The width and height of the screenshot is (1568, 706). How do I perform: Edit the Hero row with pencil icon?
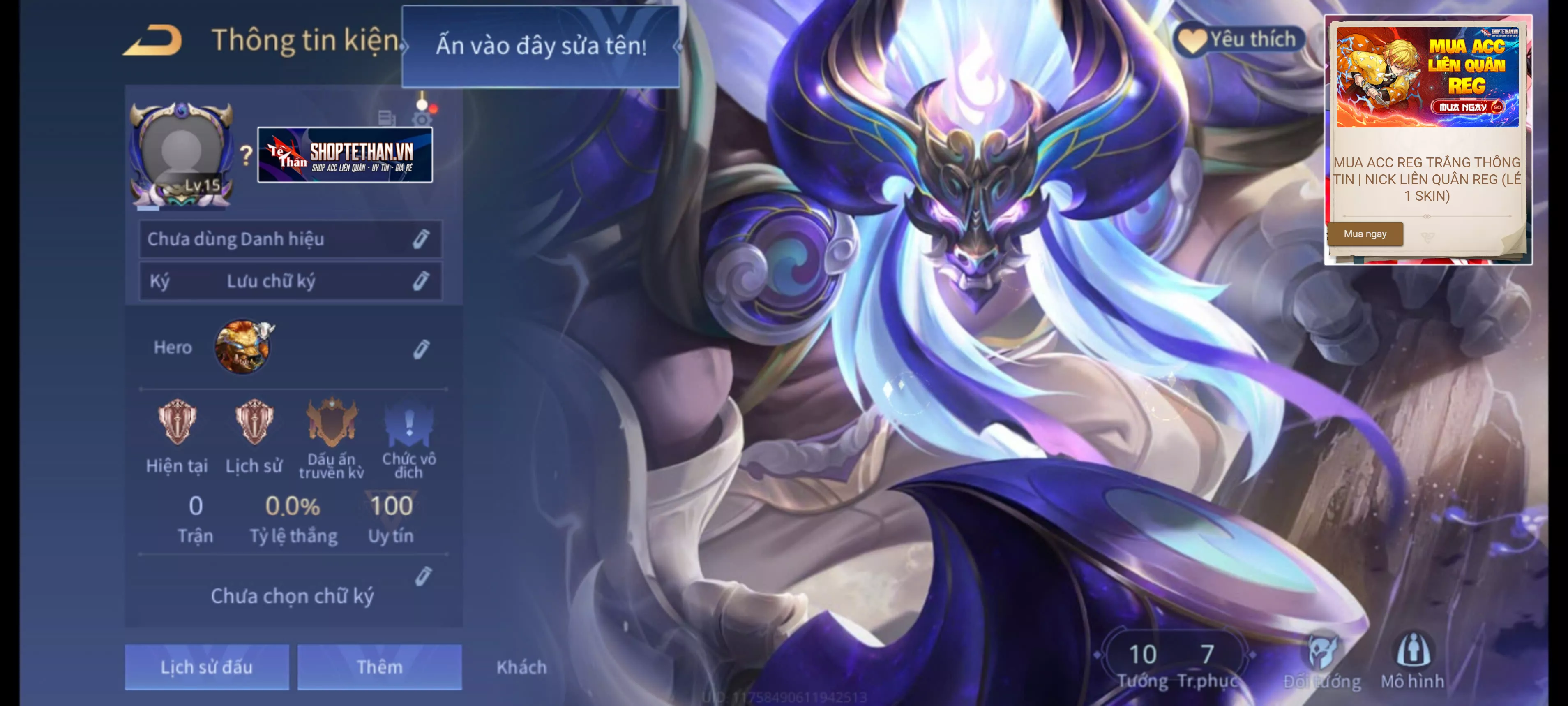click(x=421, y=348)
